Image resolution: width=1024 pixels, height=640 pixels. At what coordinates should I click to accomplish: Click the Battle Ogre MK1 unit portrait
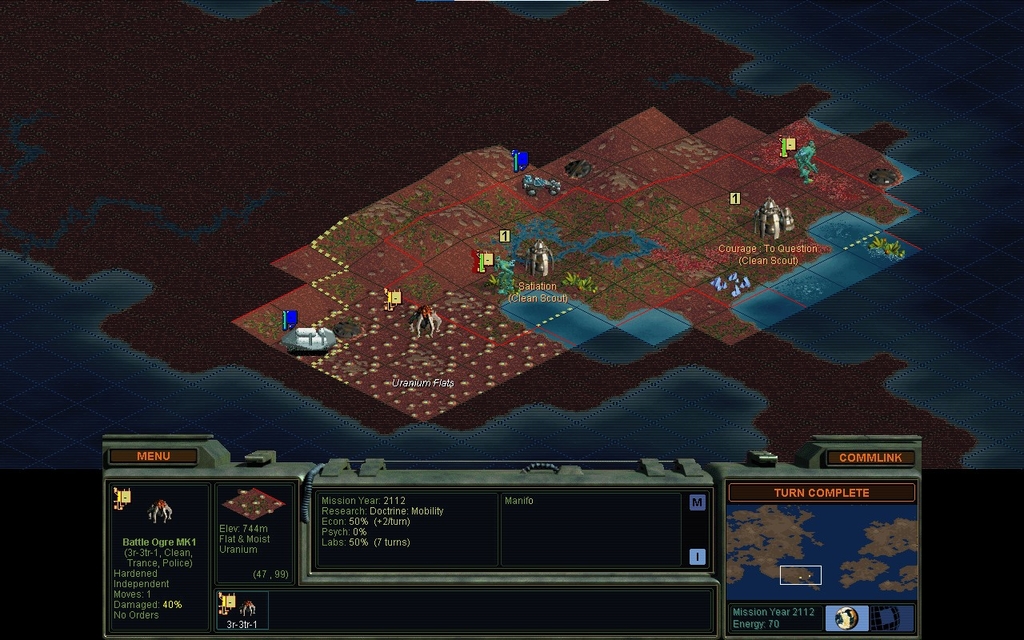coord(160,512)
